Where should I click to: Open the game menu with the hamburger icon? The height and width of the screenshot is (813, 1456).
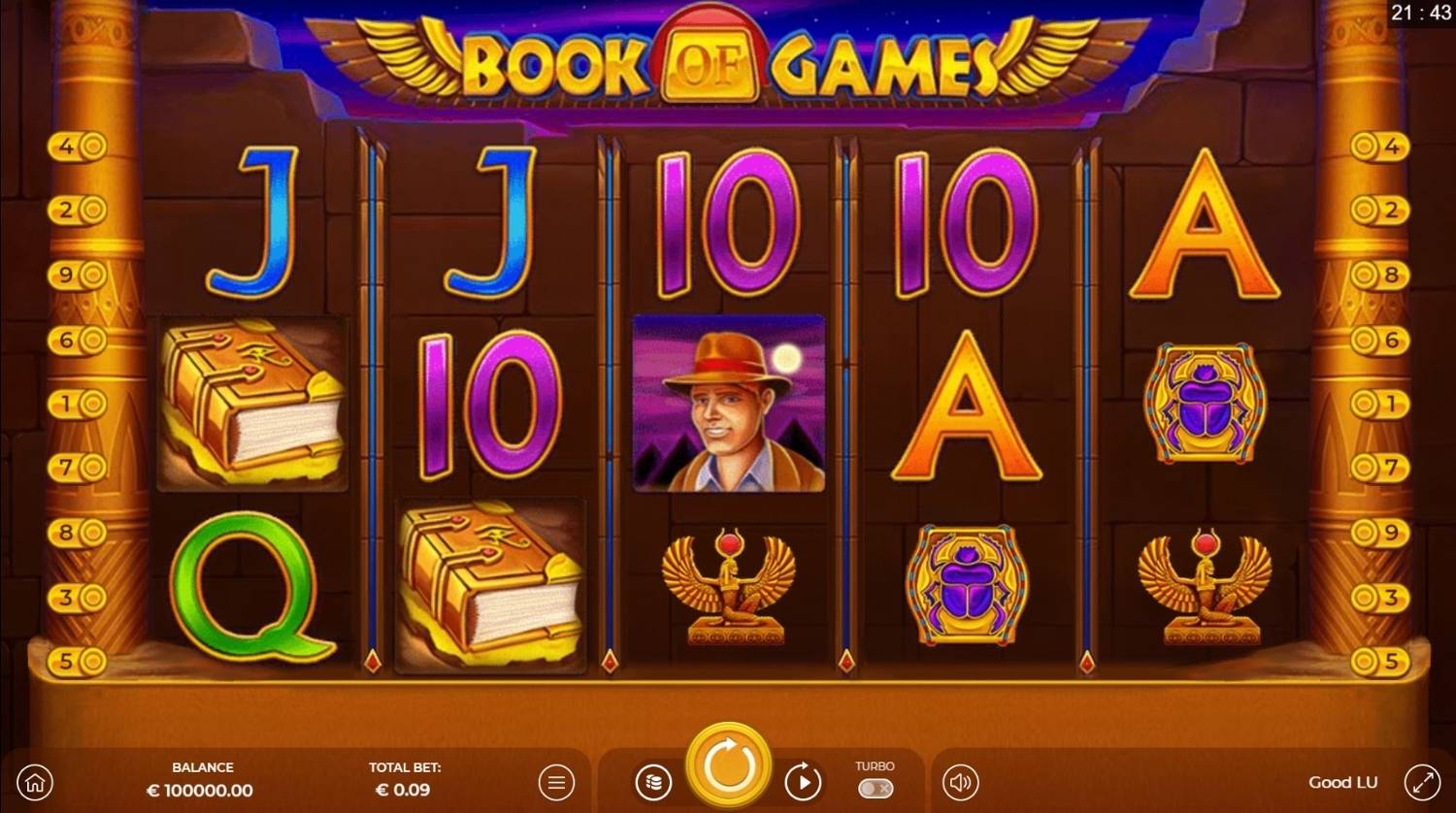pyautogui.click(x=555, y=782)
